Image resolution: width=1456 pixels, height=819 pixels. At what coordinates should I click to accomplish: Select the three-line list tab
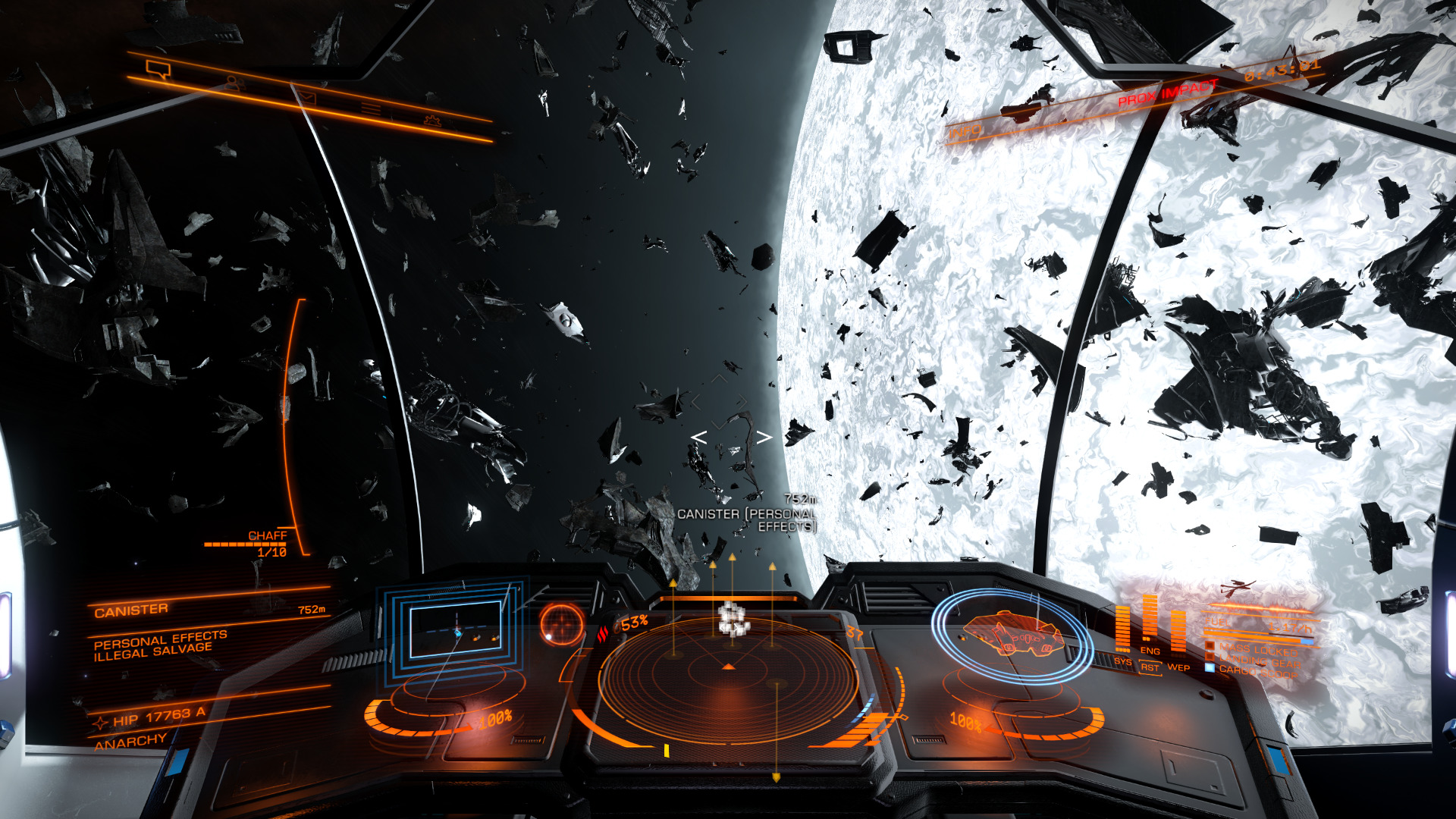click(x=371, y=108)
